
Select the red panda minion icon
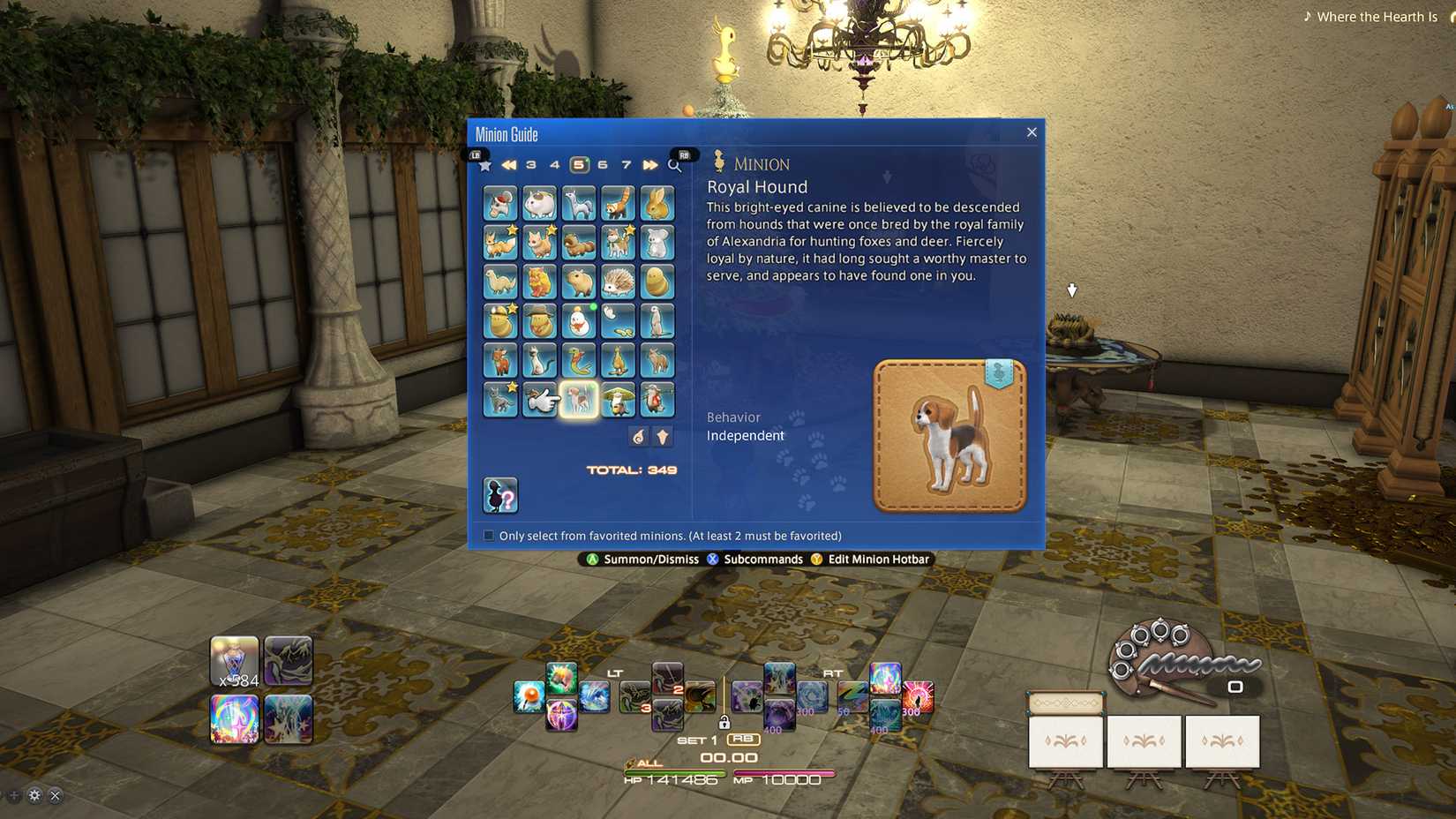click(x=619, y=204)
